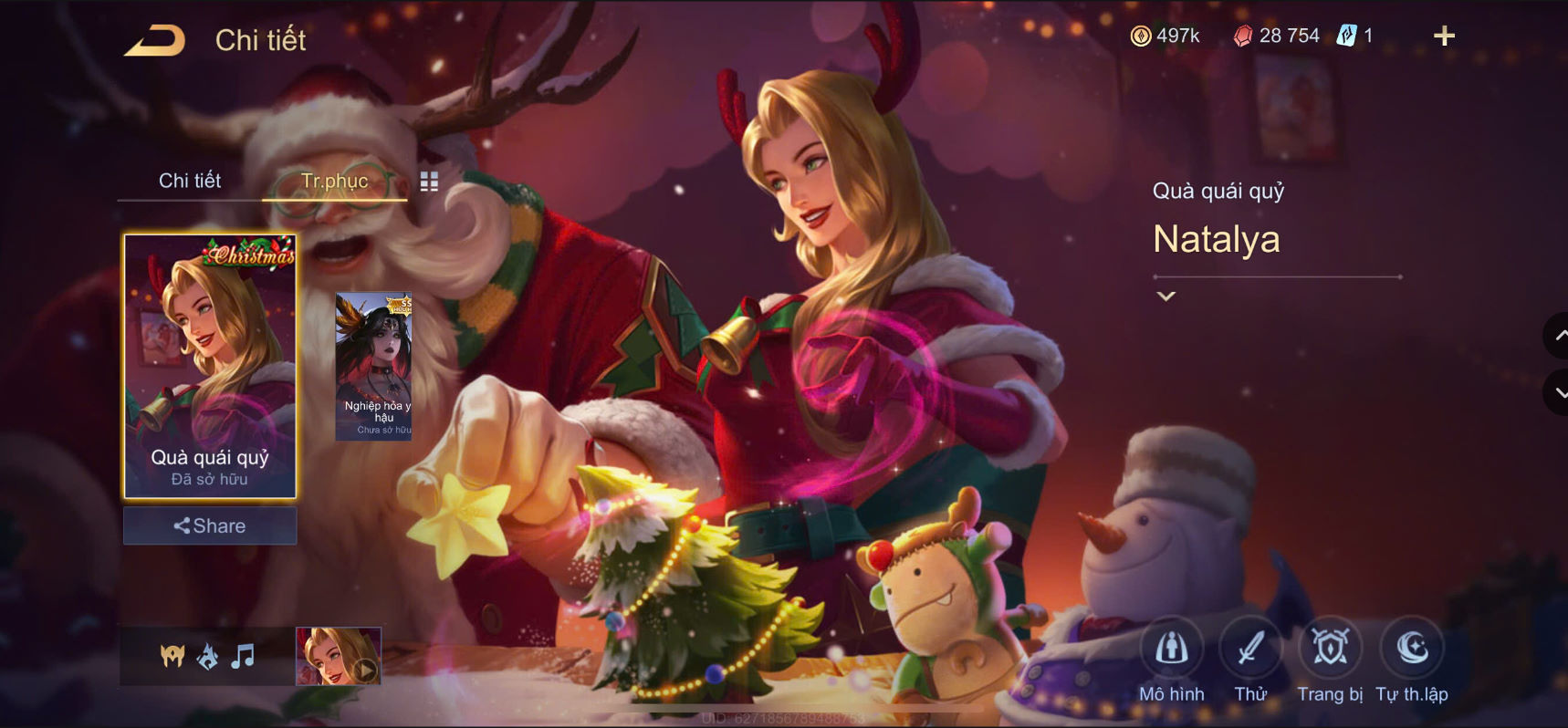Viewport: 1568px width, 728px height.
Task: Open the skill effects preview icon
Action: (x=207, y=653)
